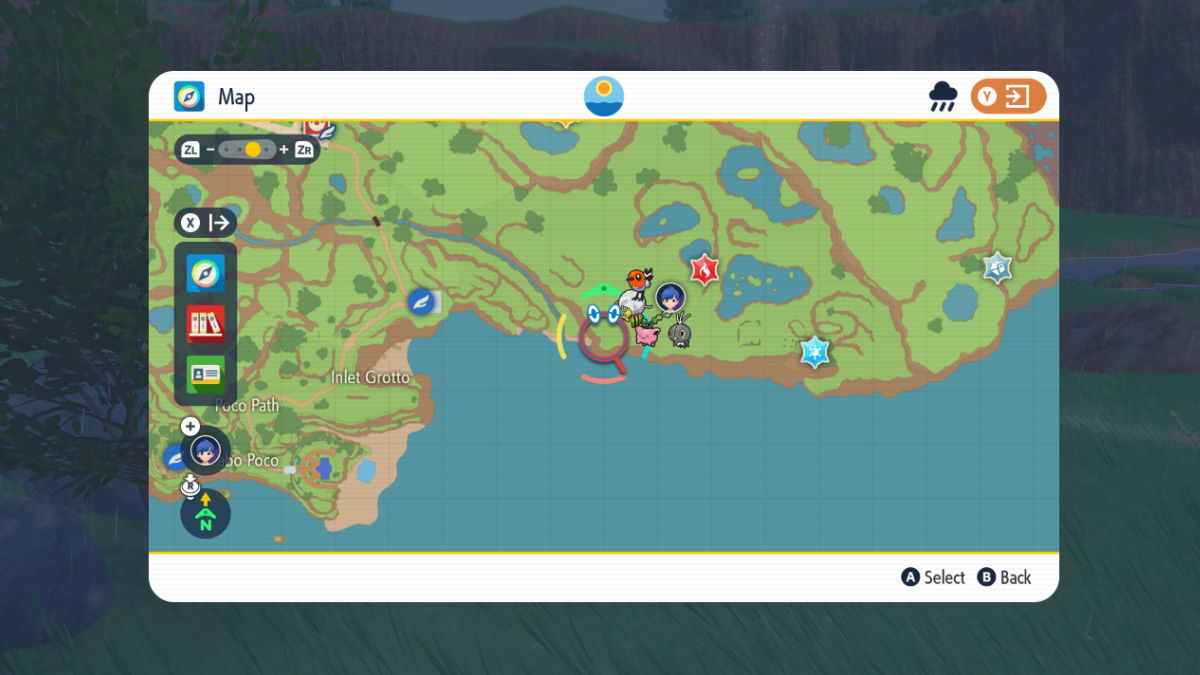The height and width of the screenshot is (675, 1200).
Task: Select the Ice Tera Raid crystal near coast
Action: click(815, 351)
